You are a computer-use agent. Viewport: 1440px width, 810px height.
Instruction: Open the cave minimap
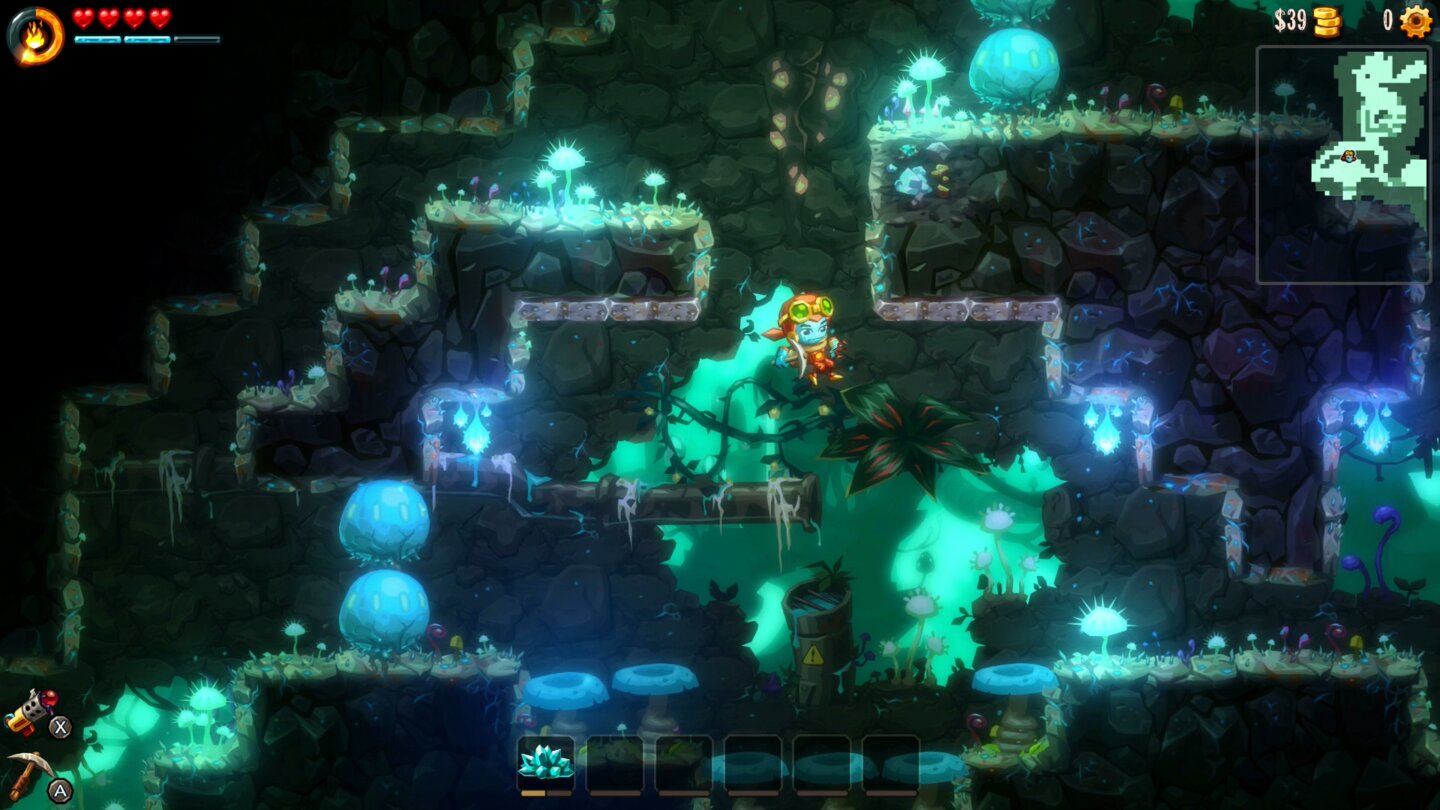click(x=1342, y=165)
